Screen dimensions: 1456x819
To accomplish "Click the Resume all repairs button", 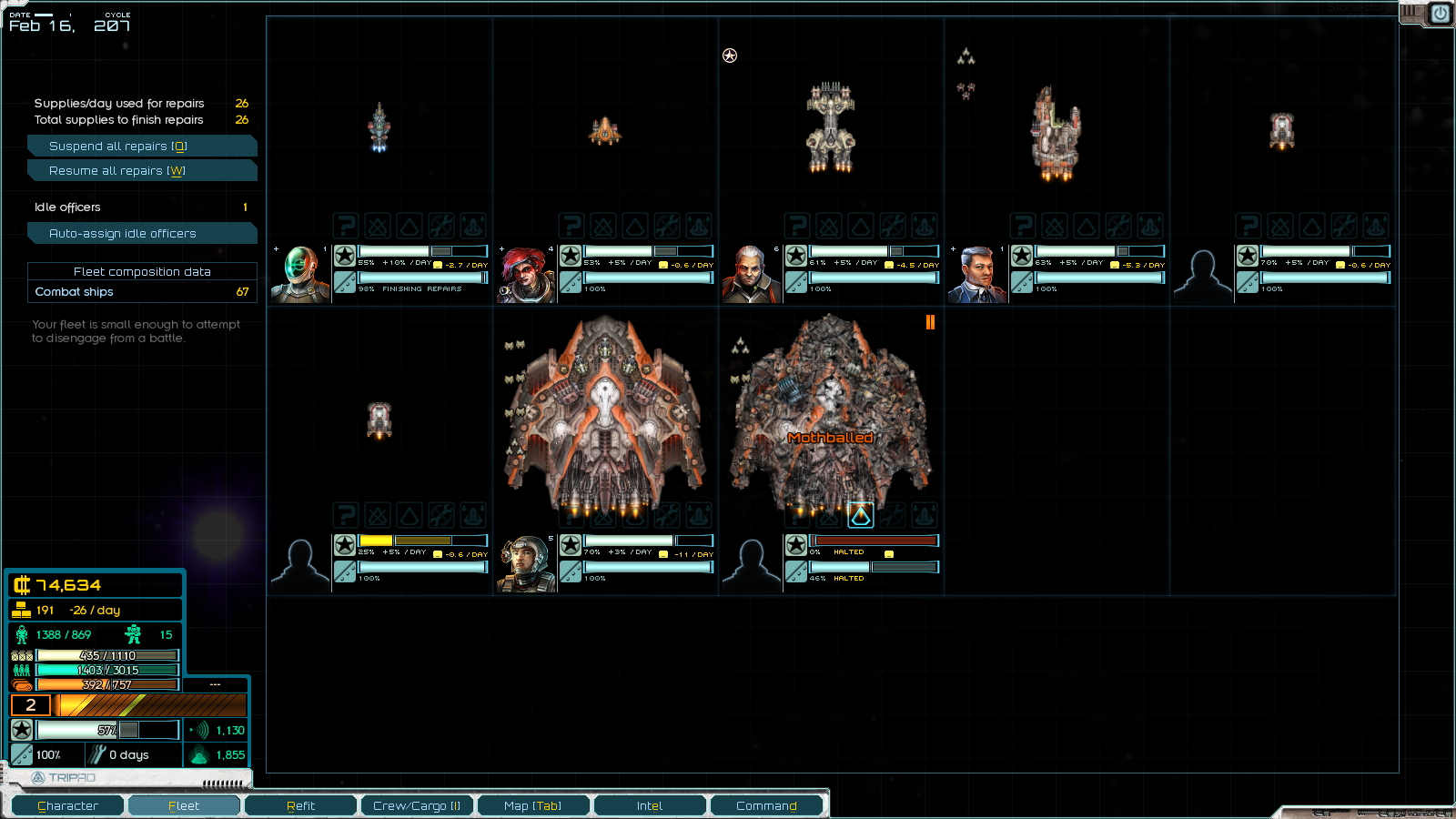I will click(142, 170).
